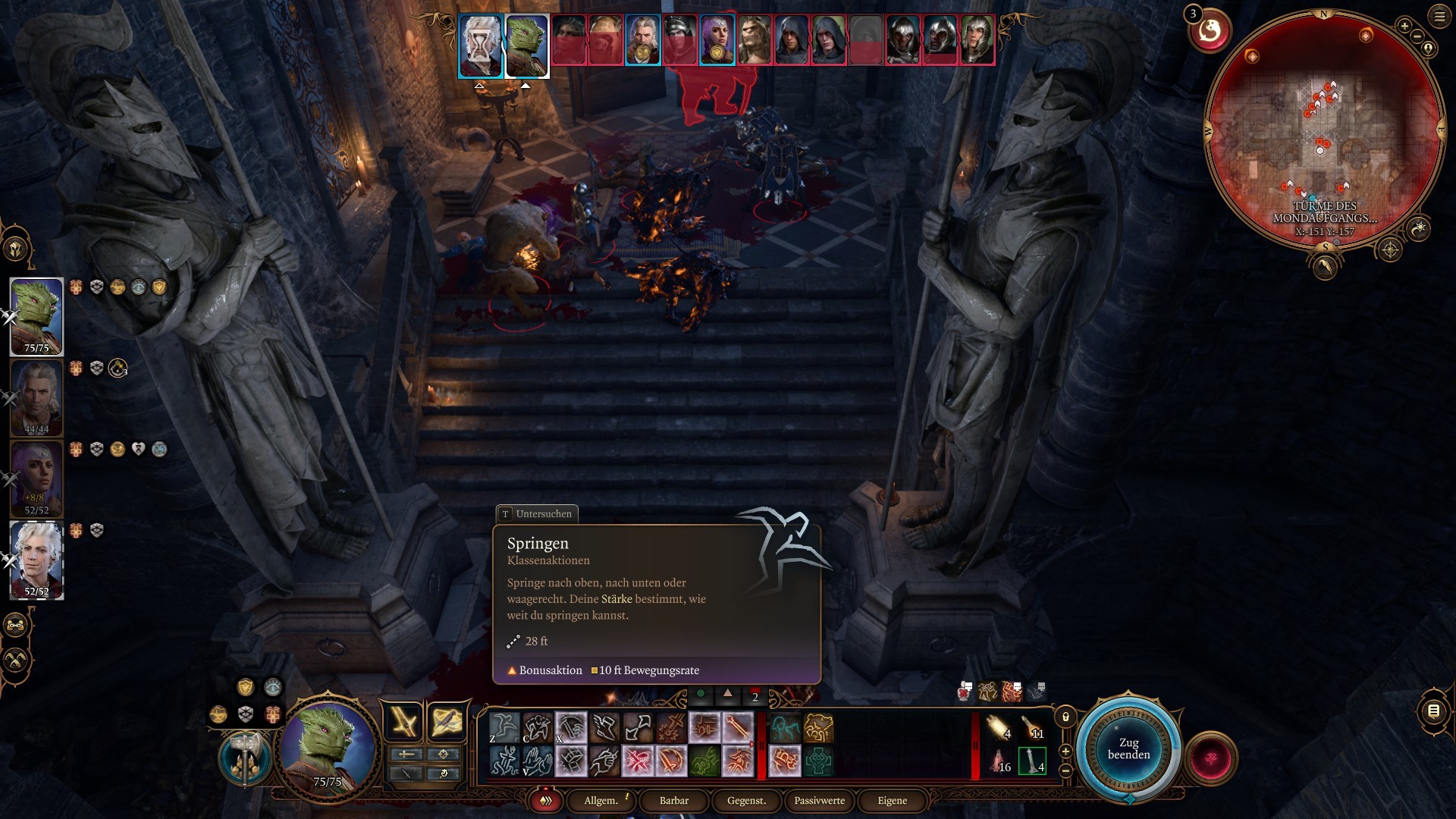Open the Allgem. hotbar tab
The height and width of the screenshot is (819, 1456).
pos(601,800)
